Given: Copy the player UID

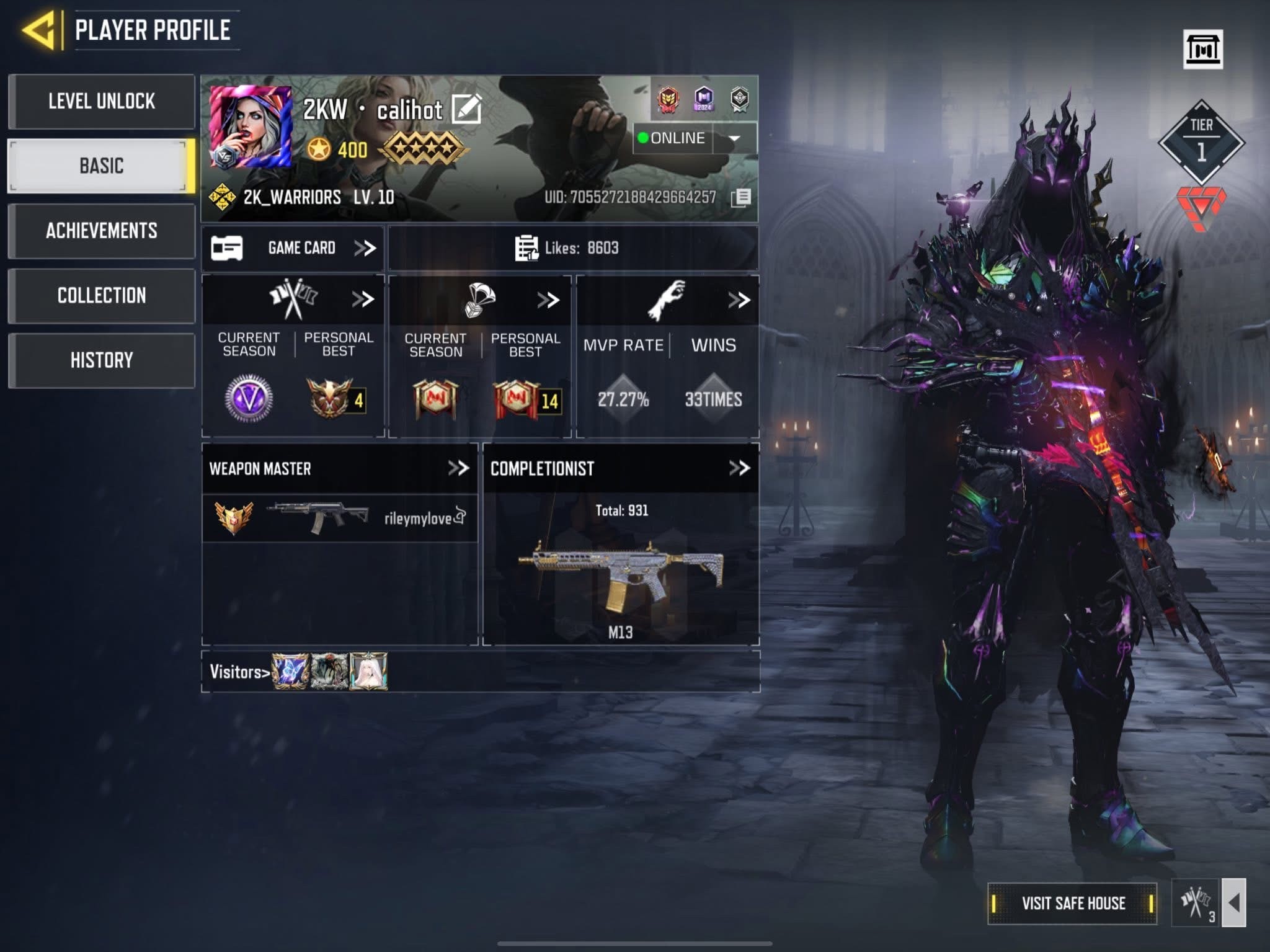Looking at the screenshot, I should click(x=741, y=198).
